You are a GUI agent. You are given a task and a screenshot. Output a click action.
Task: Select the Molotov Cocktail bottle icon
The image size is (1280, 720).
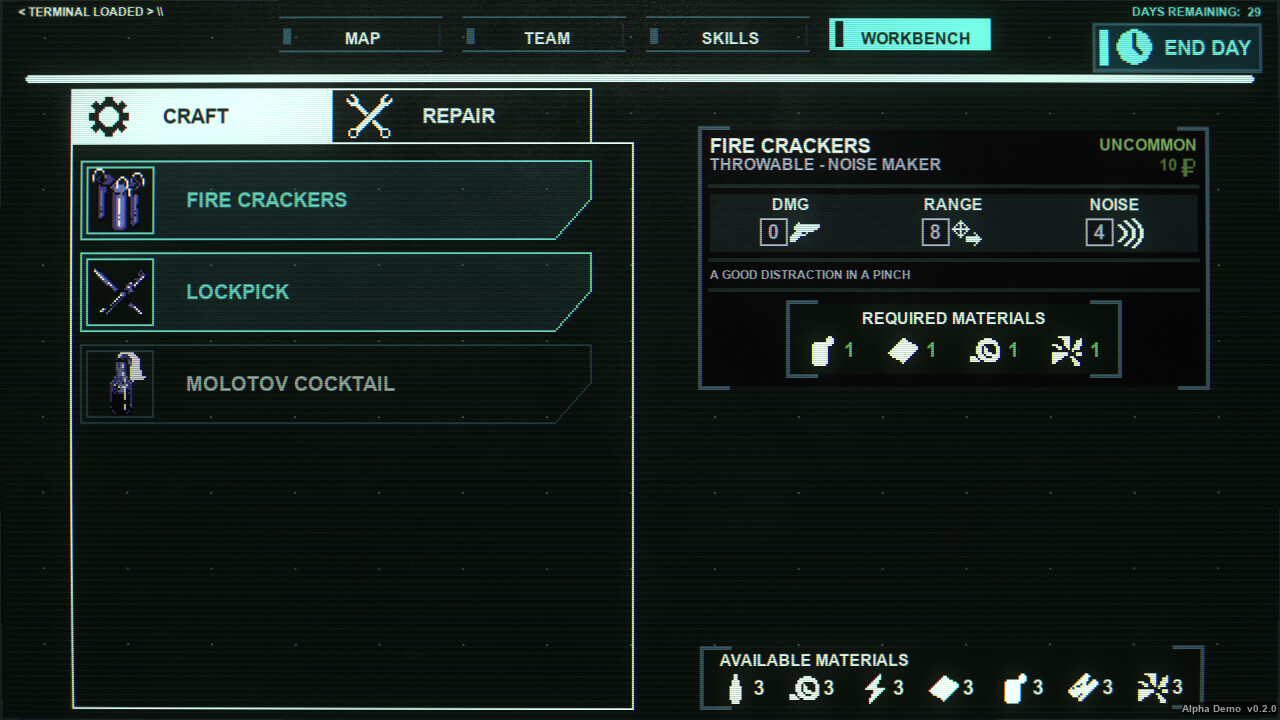119,383
